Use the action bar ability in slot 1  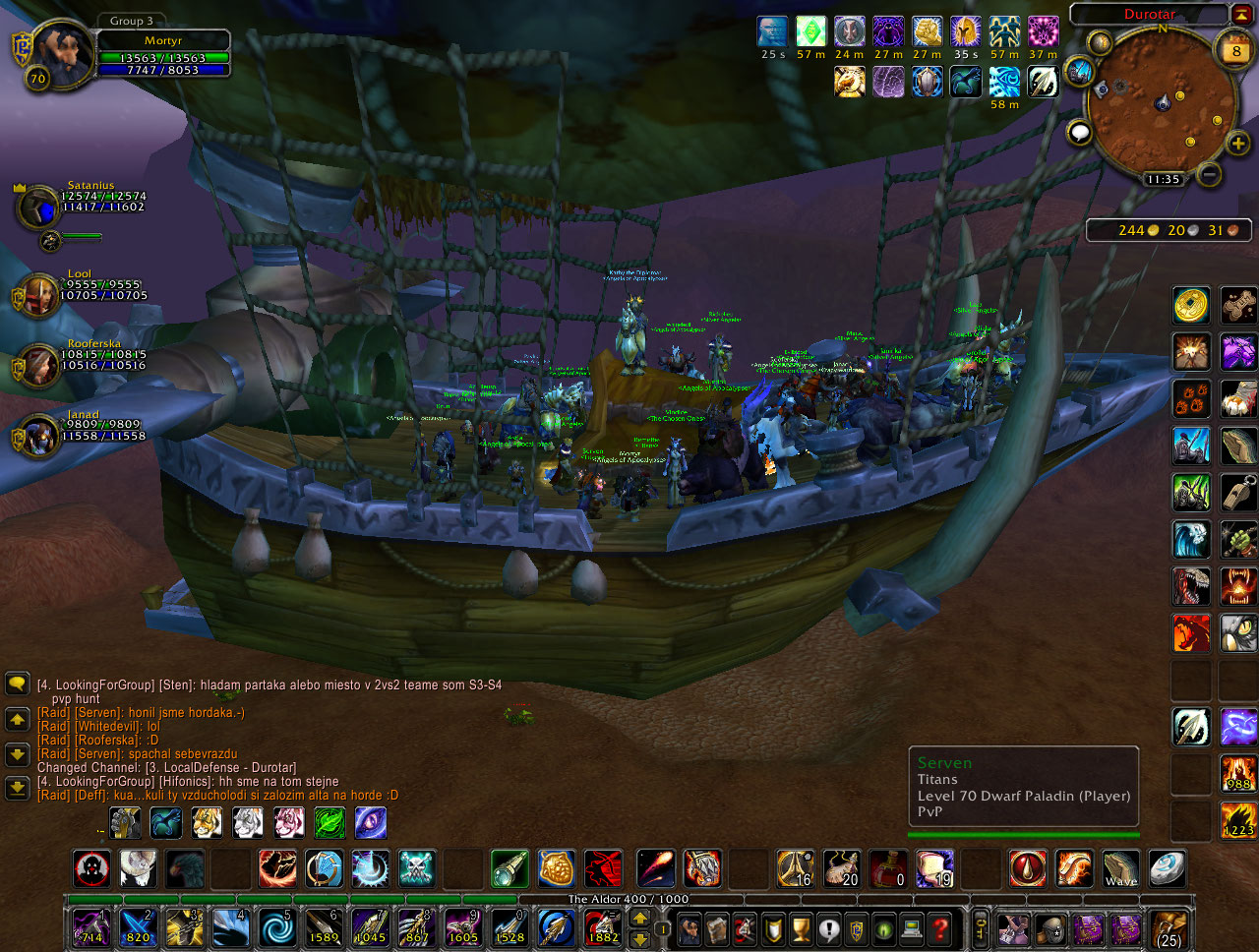91,927
